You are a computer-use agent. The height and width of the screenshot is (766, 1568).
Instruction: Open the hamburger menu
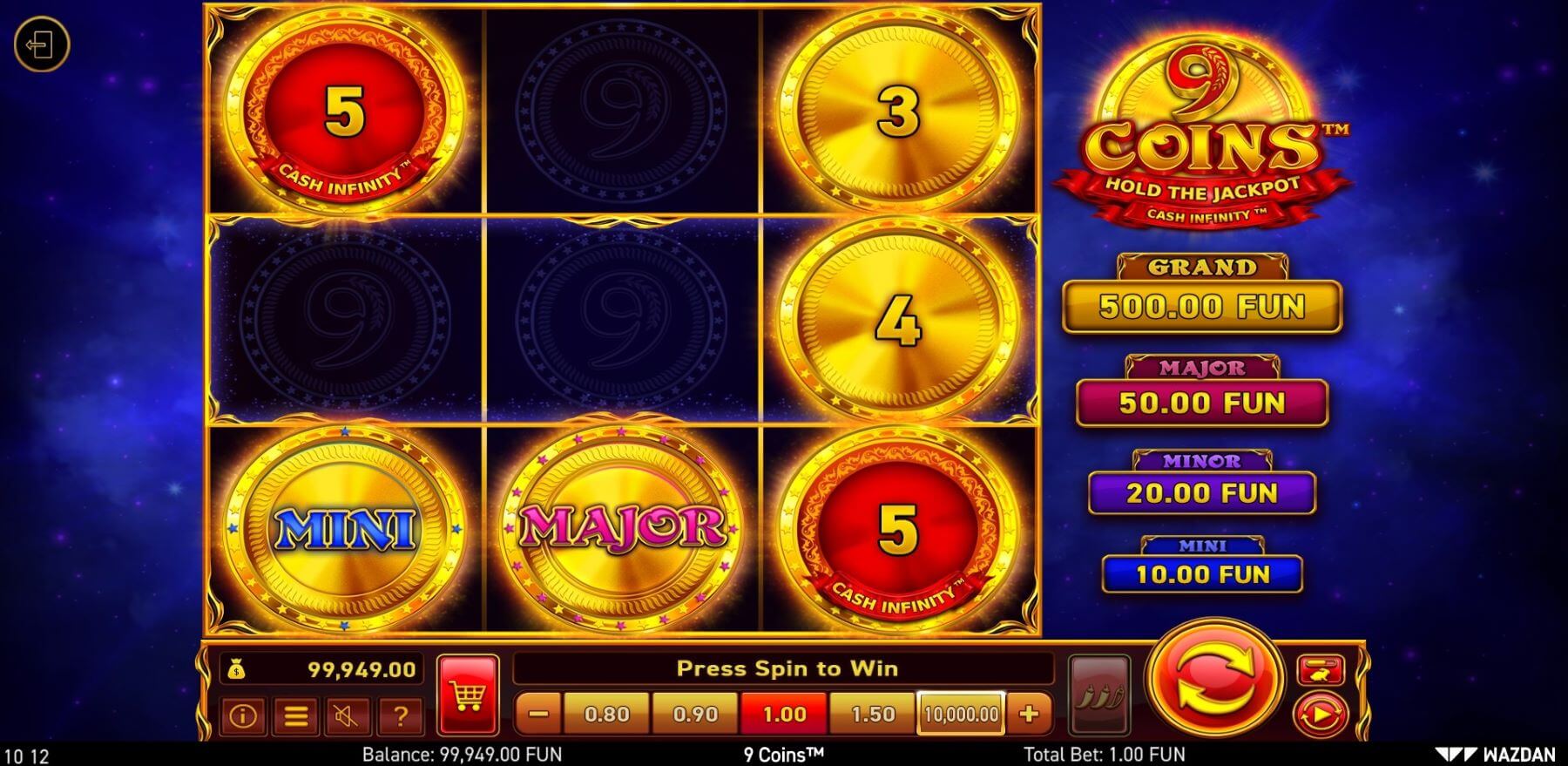(x=295, y=716)
